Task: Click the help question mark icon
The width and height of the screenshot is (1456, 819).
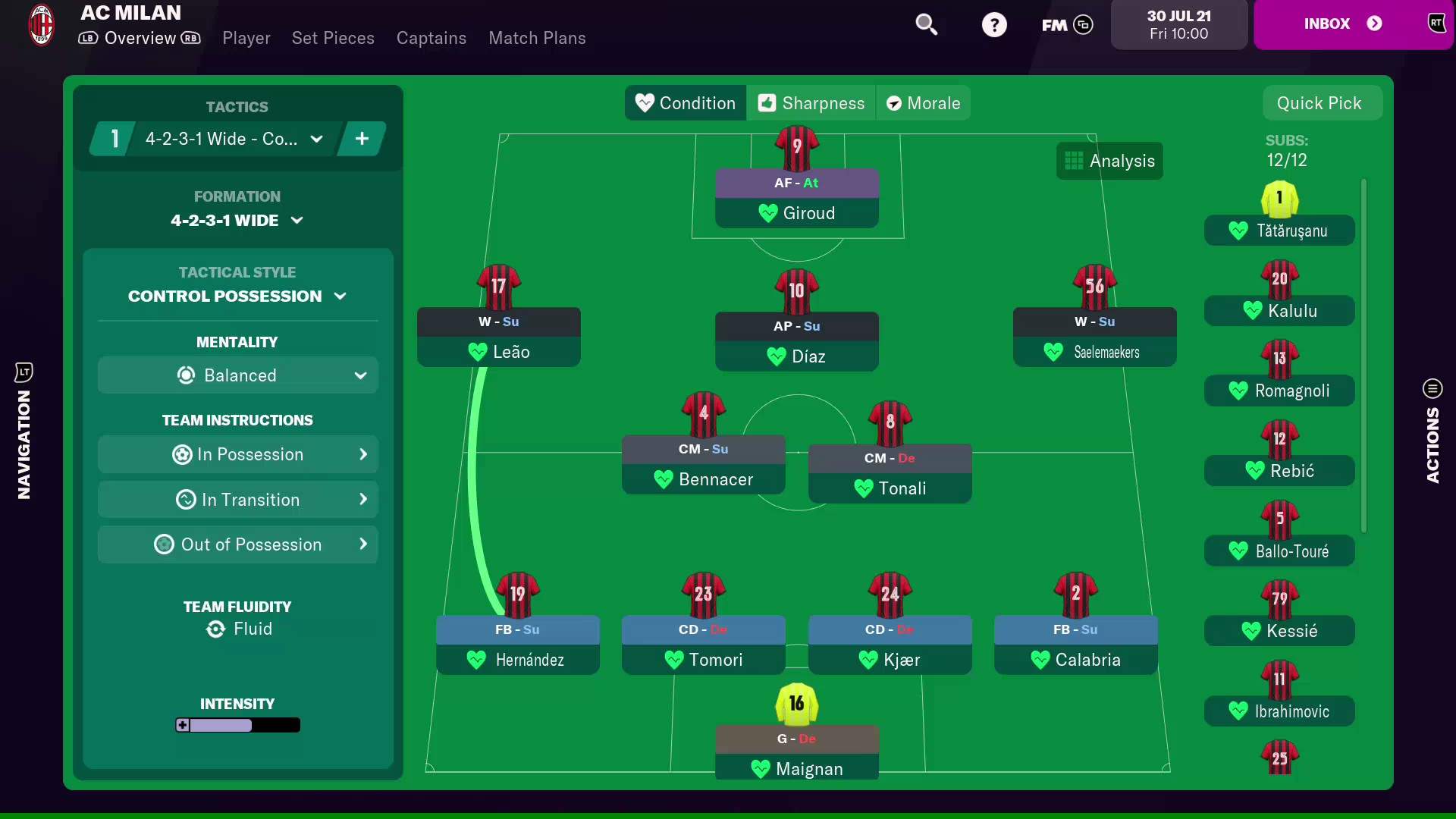Action: point(995,24)
